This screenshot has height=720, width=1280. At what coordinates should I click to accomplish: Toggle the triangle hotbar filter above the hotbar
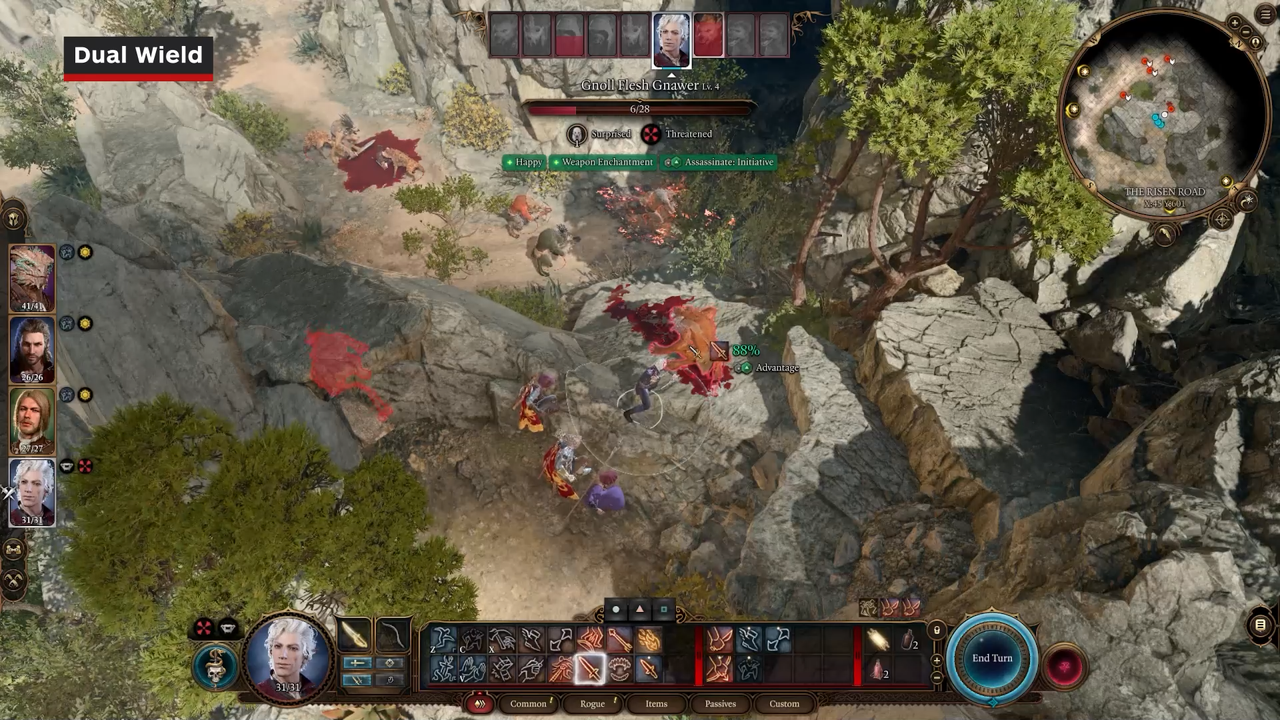pyautogui.click(x=640, y=610)
